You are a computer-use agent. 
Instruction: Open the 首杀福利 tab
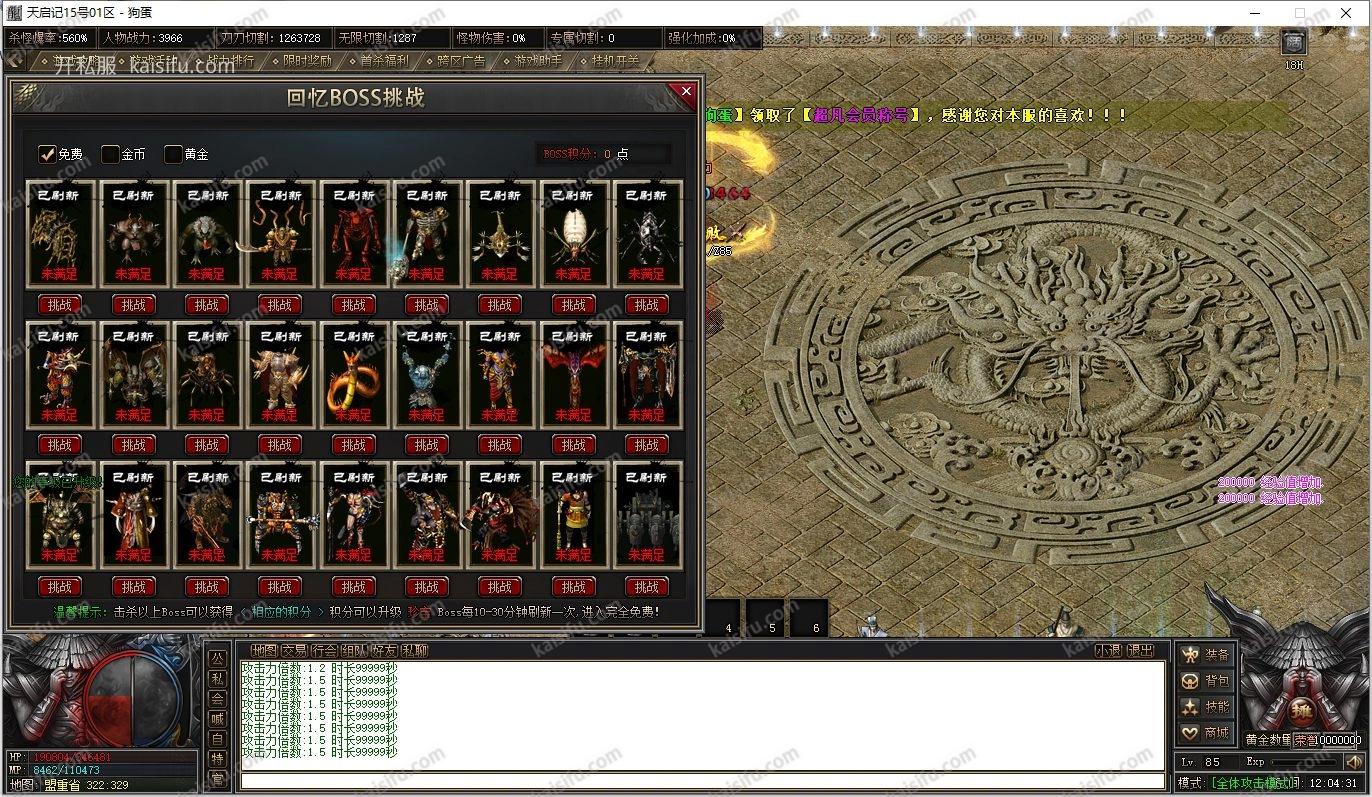(x=383, y=61)
